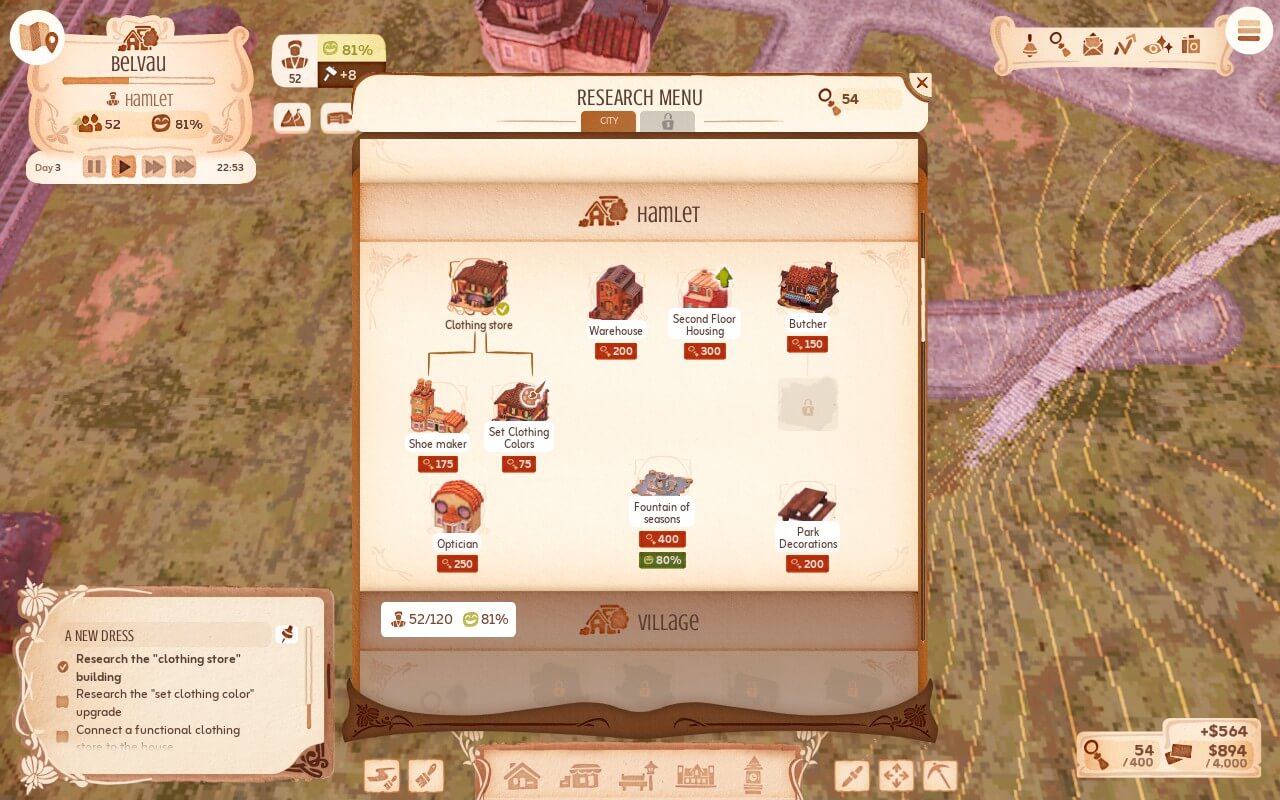Take a photo with the camera icon
This screenshot has height=800, width=1280.
[1190, 45]
